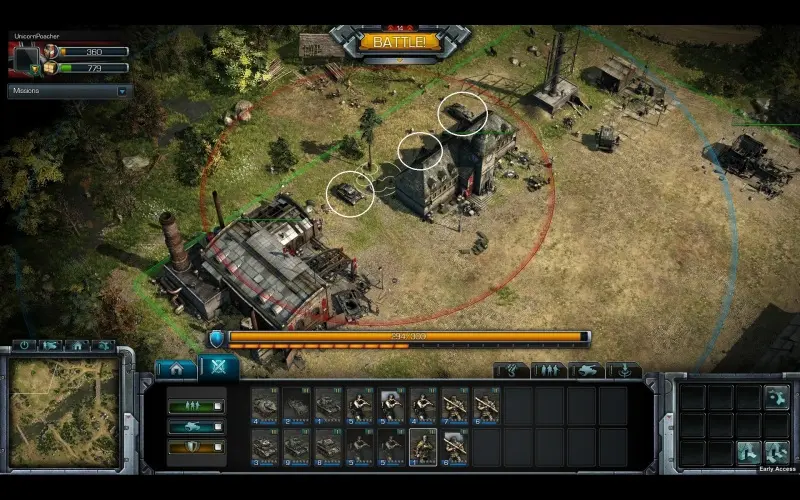Screen dimensions: 800x500
Task: Open the infantry squad category tab
Action: pos(549,371)
